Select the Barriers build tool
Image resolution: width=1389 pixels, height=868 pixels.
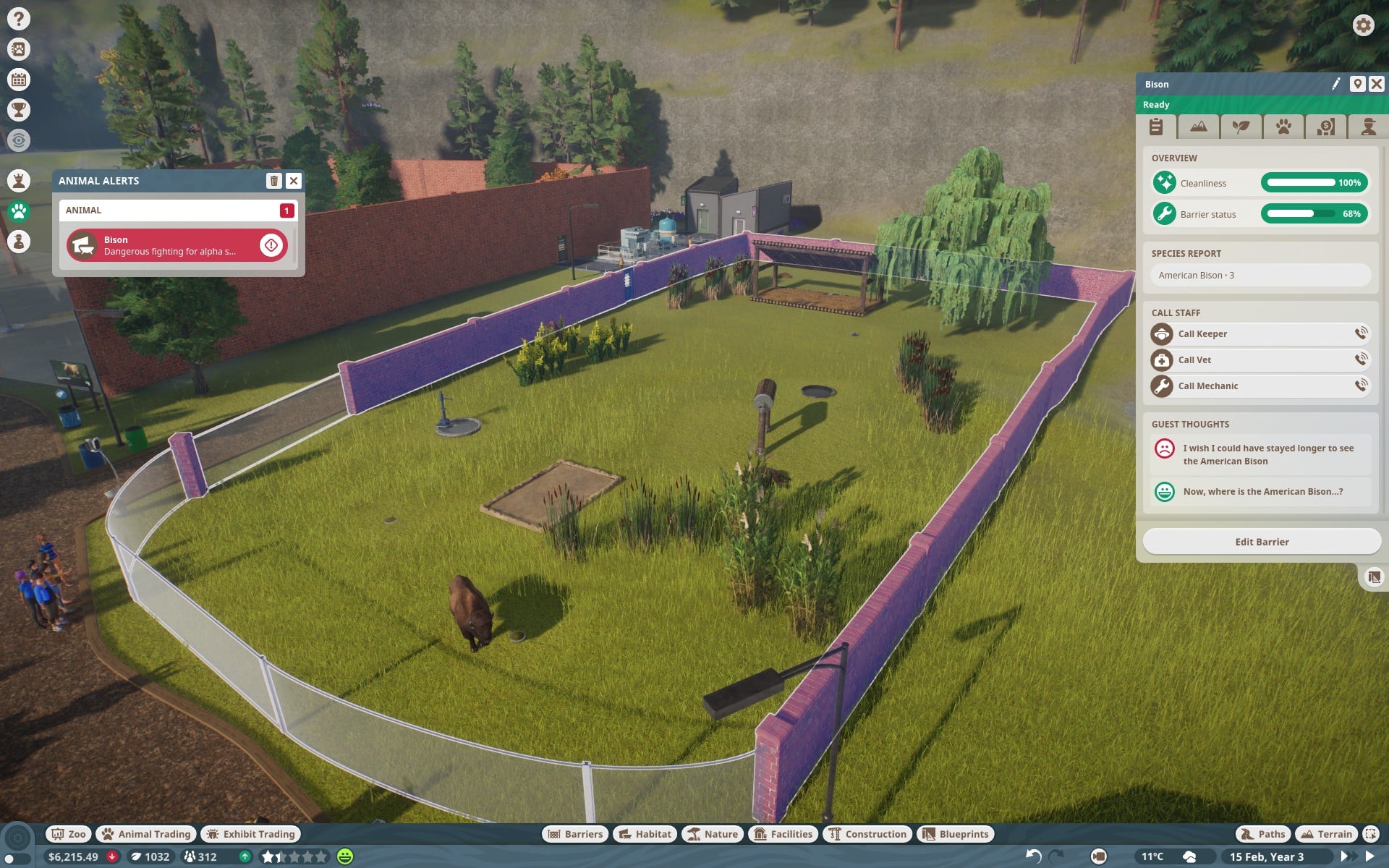click(x=576, y=834)
